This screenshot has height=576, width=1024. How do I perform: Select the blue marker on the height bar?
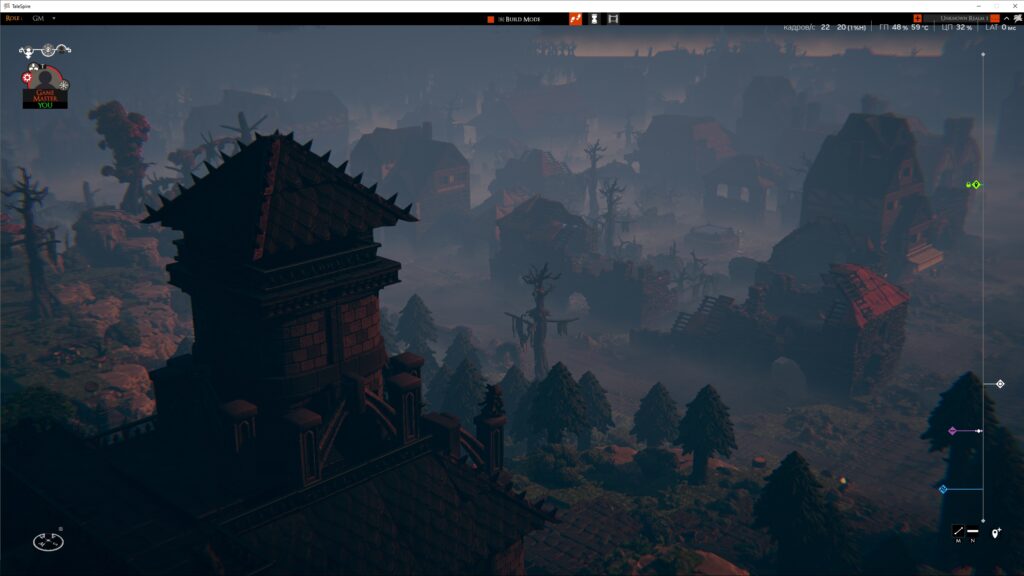pyautogui.click(x=943, y=489)
